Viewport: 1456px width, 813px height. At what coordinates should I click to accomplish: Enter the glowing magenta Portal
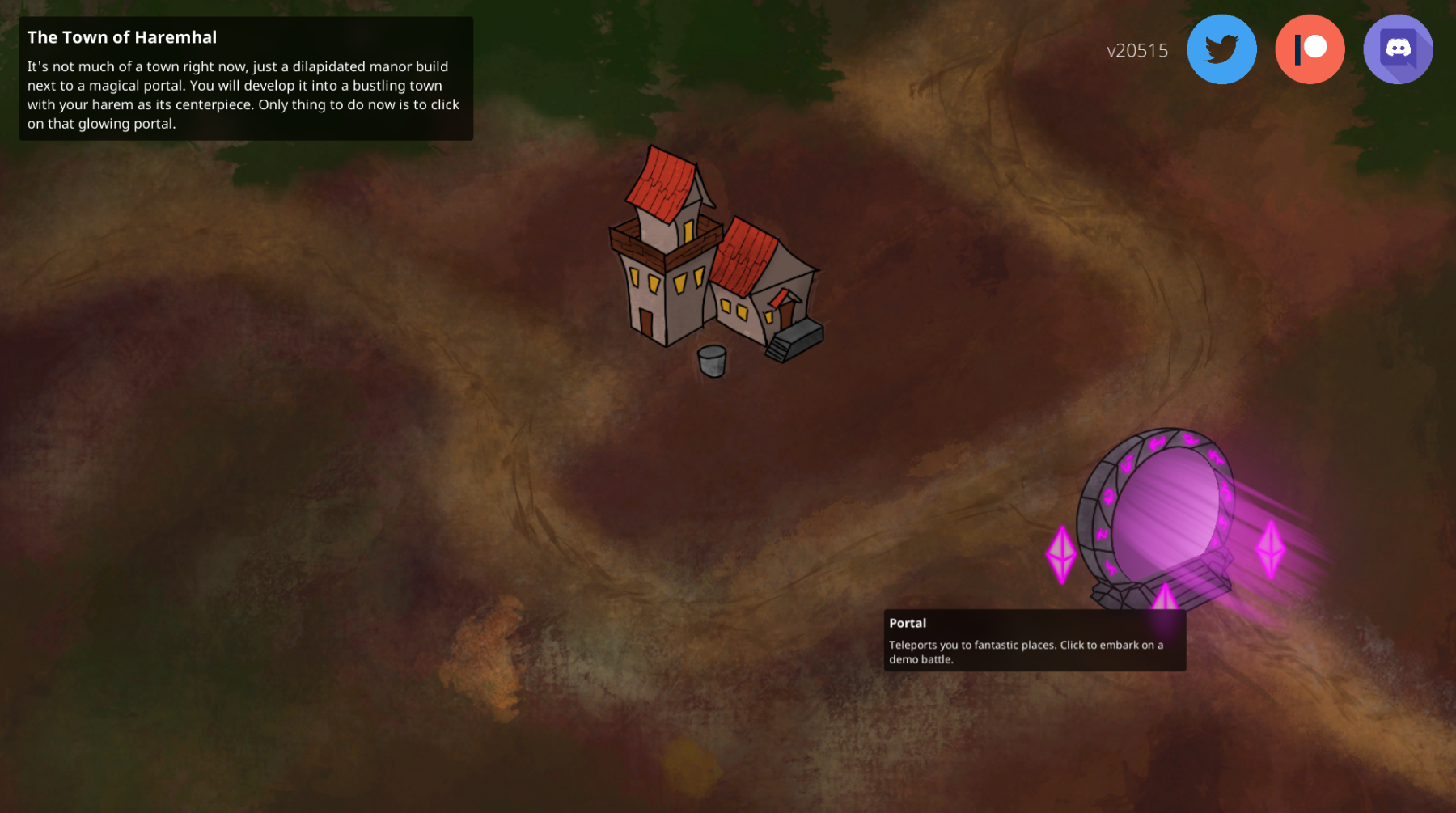tap(1165, 510)
